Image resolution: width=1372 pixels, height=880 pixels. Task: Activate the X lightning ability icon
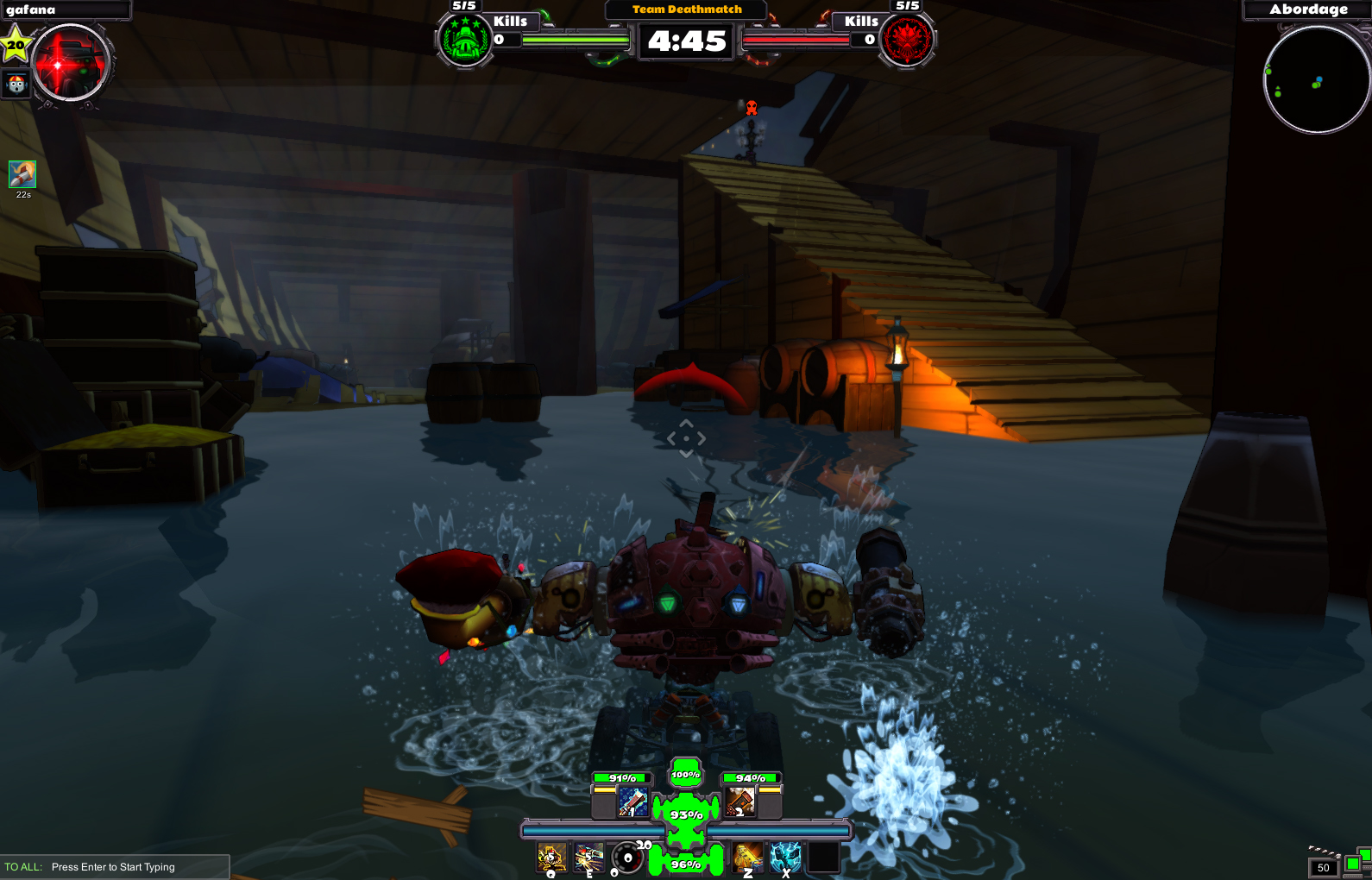(x=786, y=857)
